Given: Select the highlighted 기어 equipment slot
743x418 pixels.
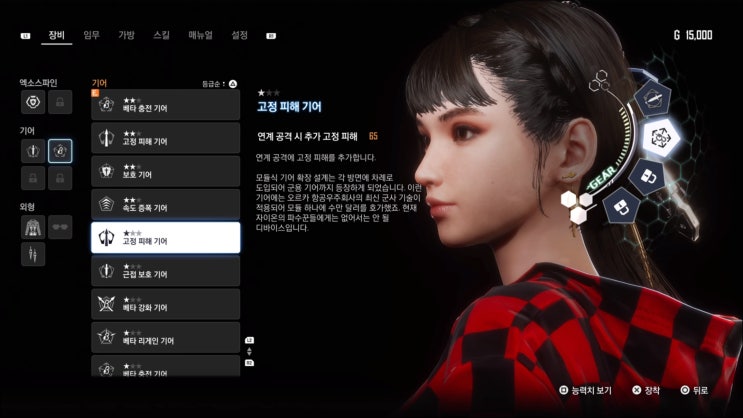Looking at the screenshot, I should (x=60, y=151).
